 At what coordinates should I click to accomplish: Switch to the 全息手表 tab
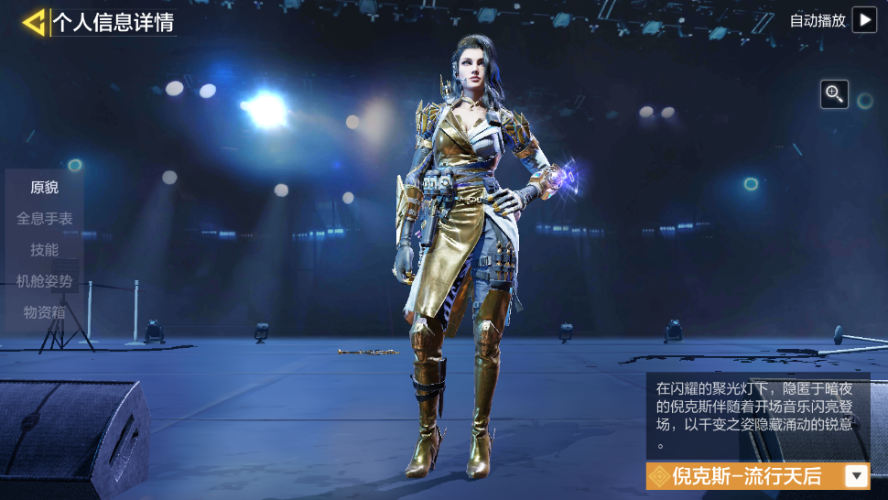[x=44, y=218]
